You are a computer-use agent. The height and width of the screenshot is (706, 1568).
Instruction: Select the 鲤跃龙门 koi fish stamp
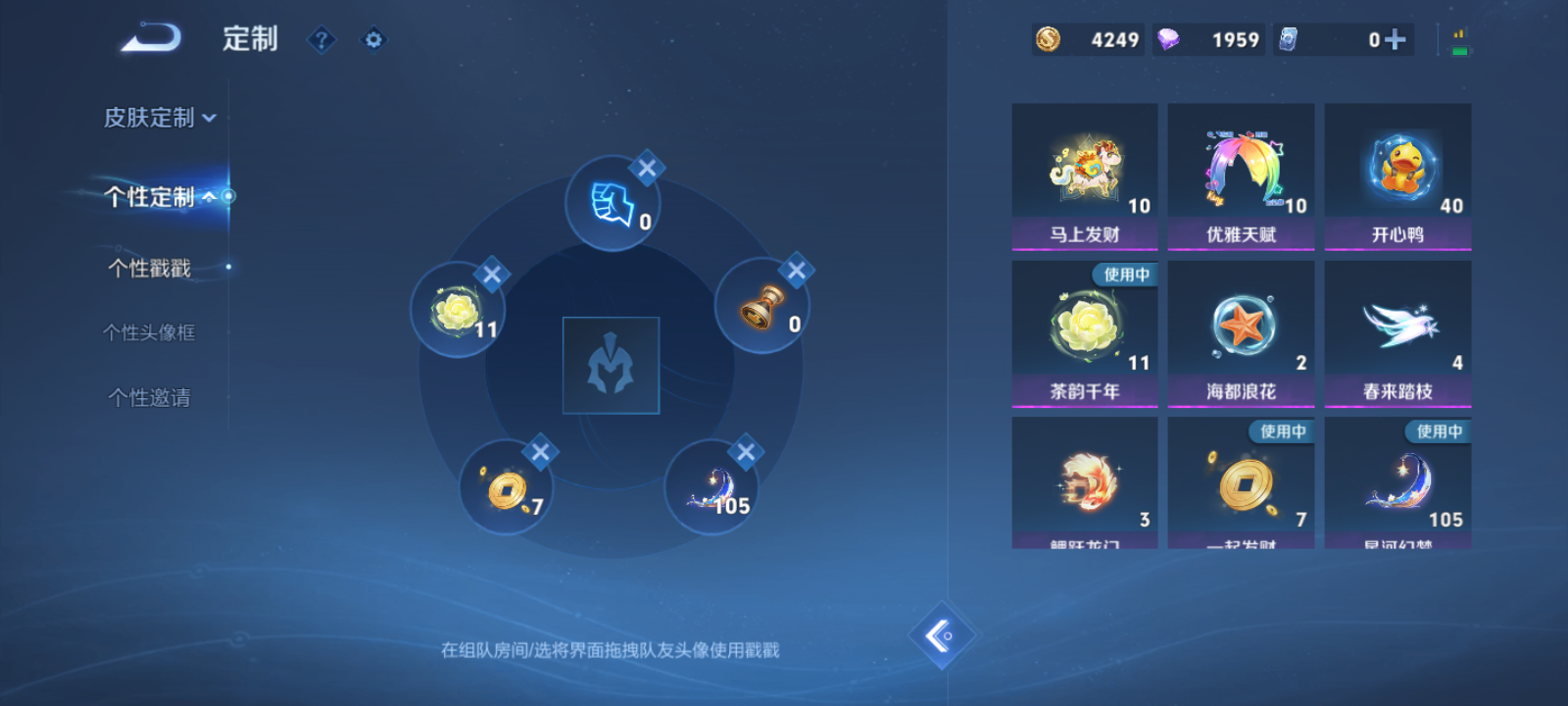[x=1085, y=480]
